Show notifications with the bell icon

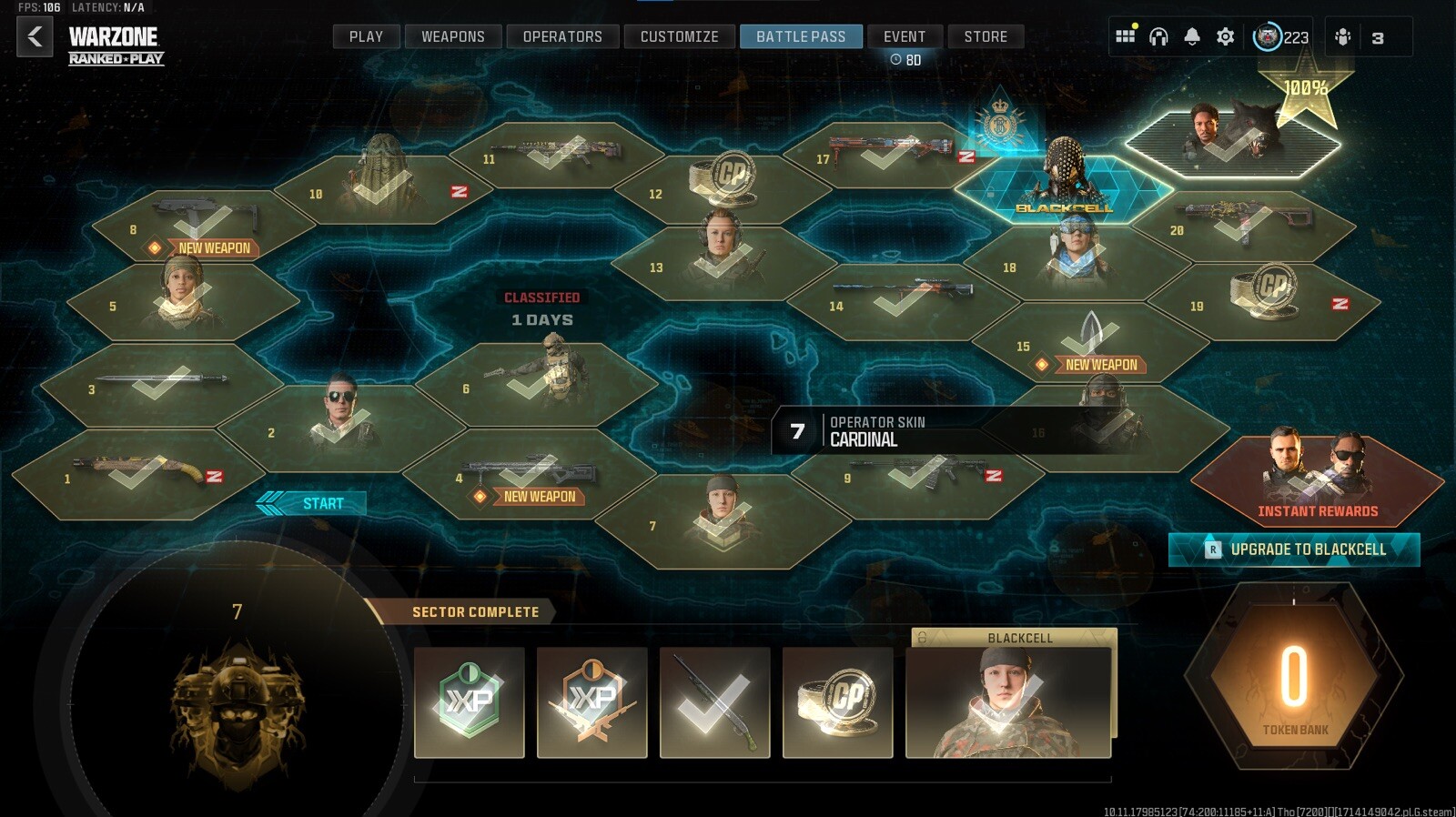pos(1192,37)
